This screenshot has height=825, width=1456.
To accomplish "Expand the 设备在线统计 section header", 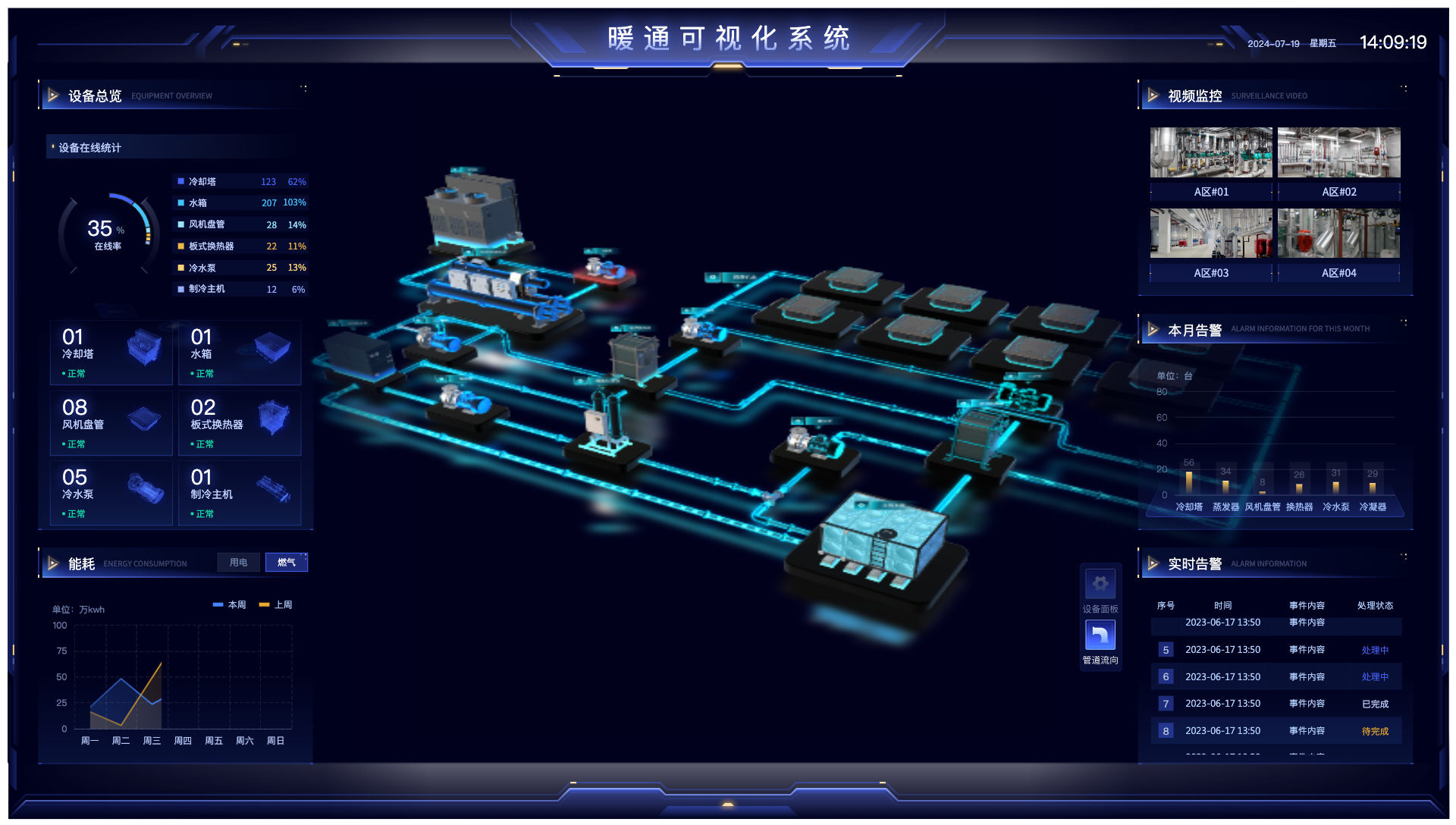I will point(89,147).
